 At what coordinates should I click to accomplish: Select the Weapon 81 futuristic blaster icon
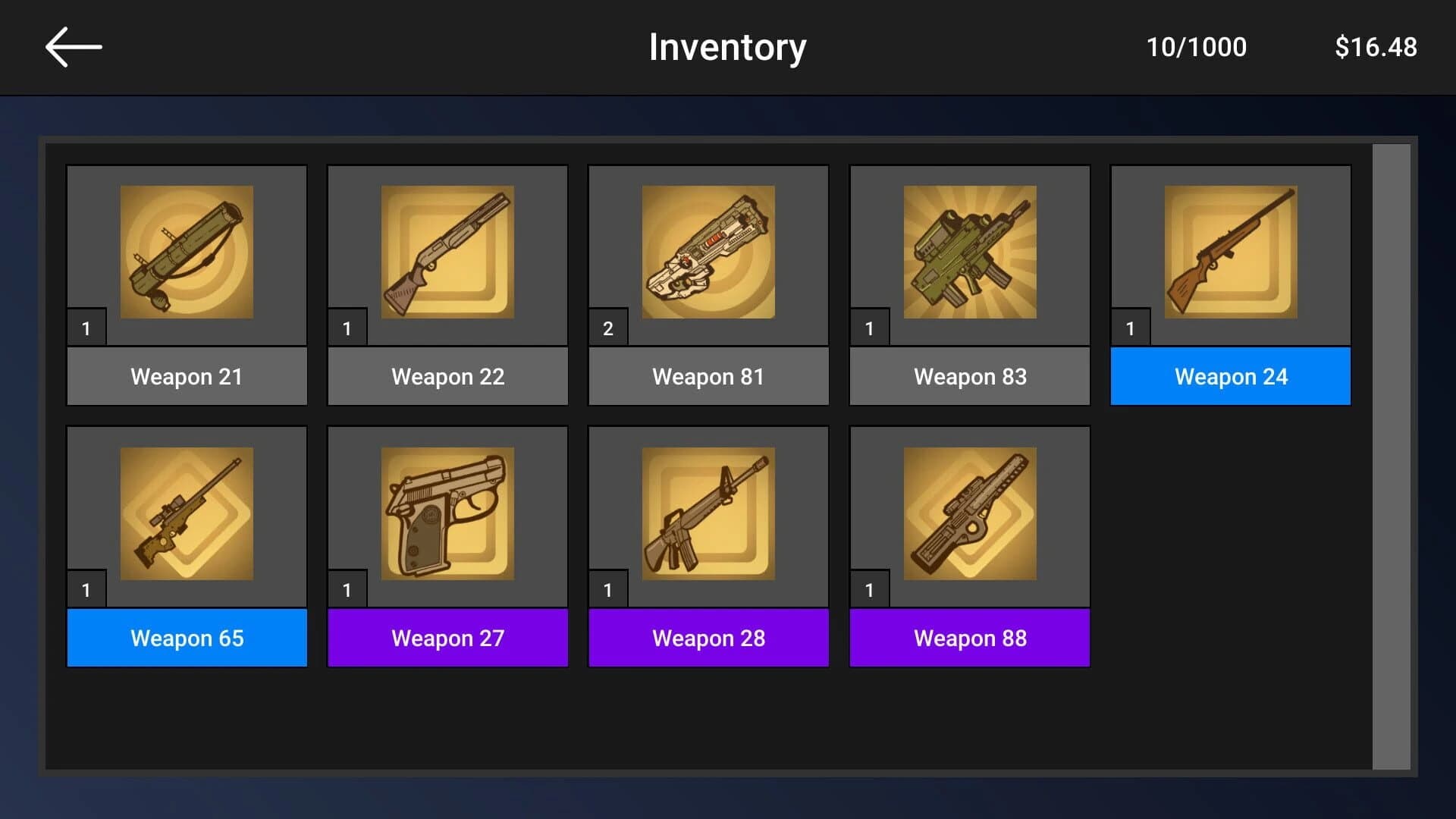[x=708, y=253]
